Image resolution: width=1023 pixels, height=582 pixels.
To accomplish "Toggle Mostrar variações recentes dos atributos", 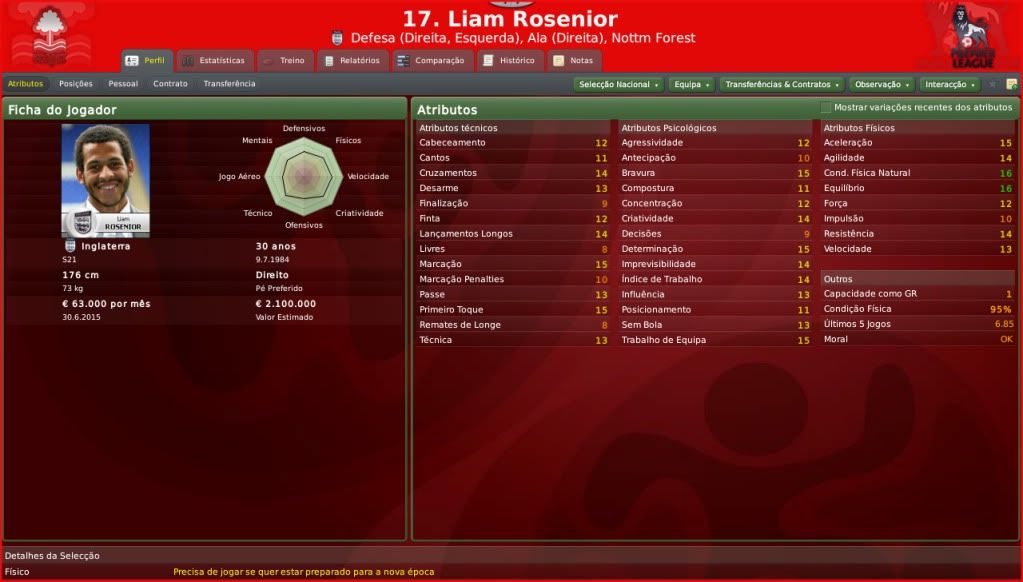I will tap(826, 107).
